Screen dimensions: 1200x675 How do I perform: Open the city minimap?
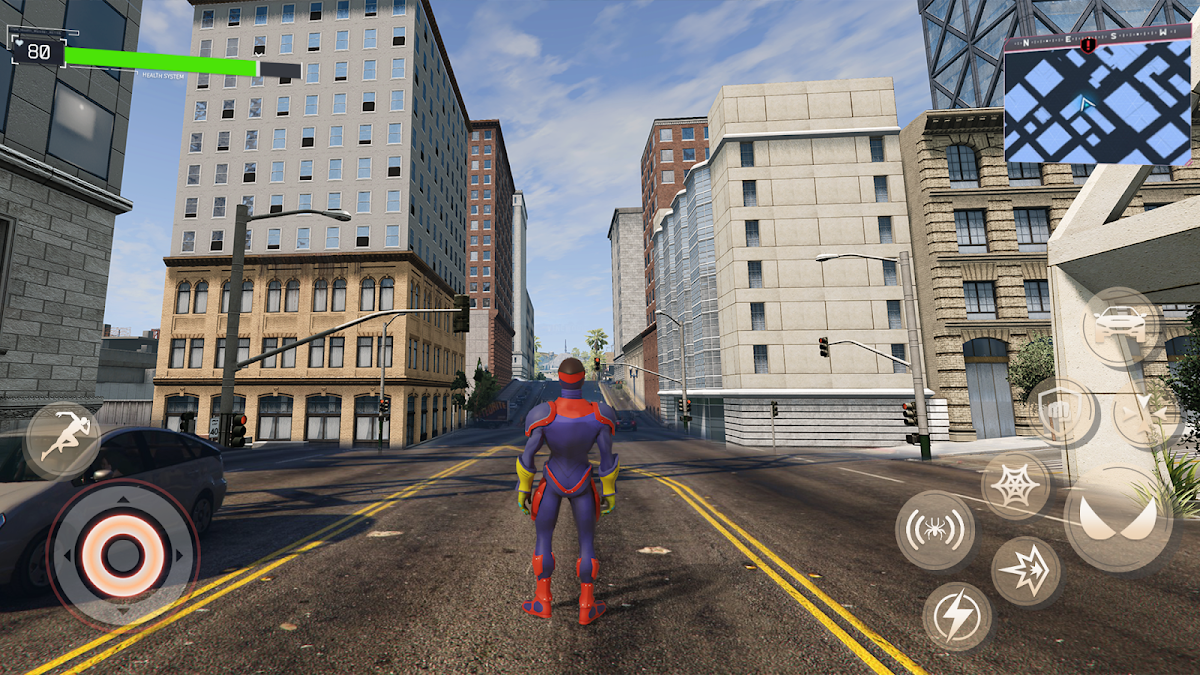[x=1098, y=100]
